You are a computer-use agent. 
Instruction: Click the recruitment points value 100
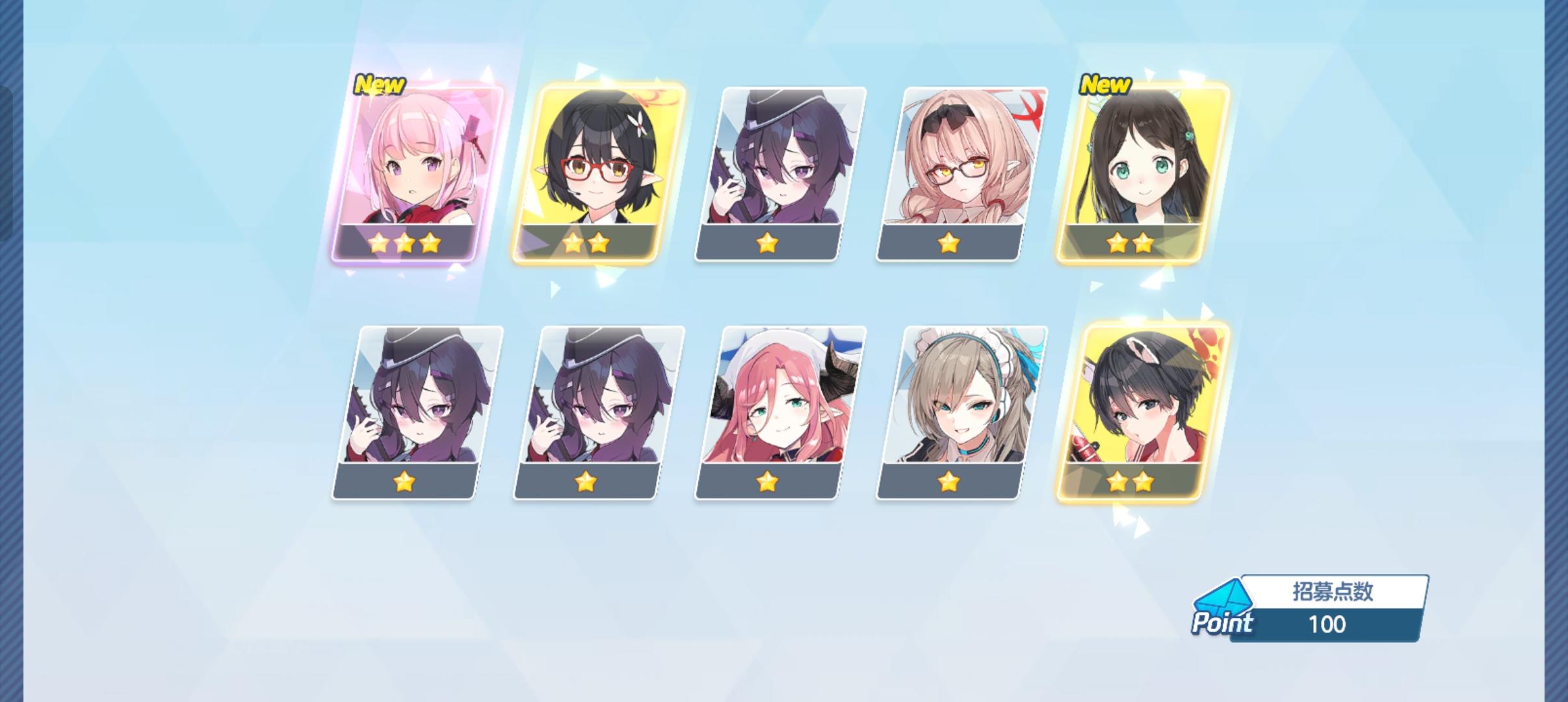coord(1329,625)
